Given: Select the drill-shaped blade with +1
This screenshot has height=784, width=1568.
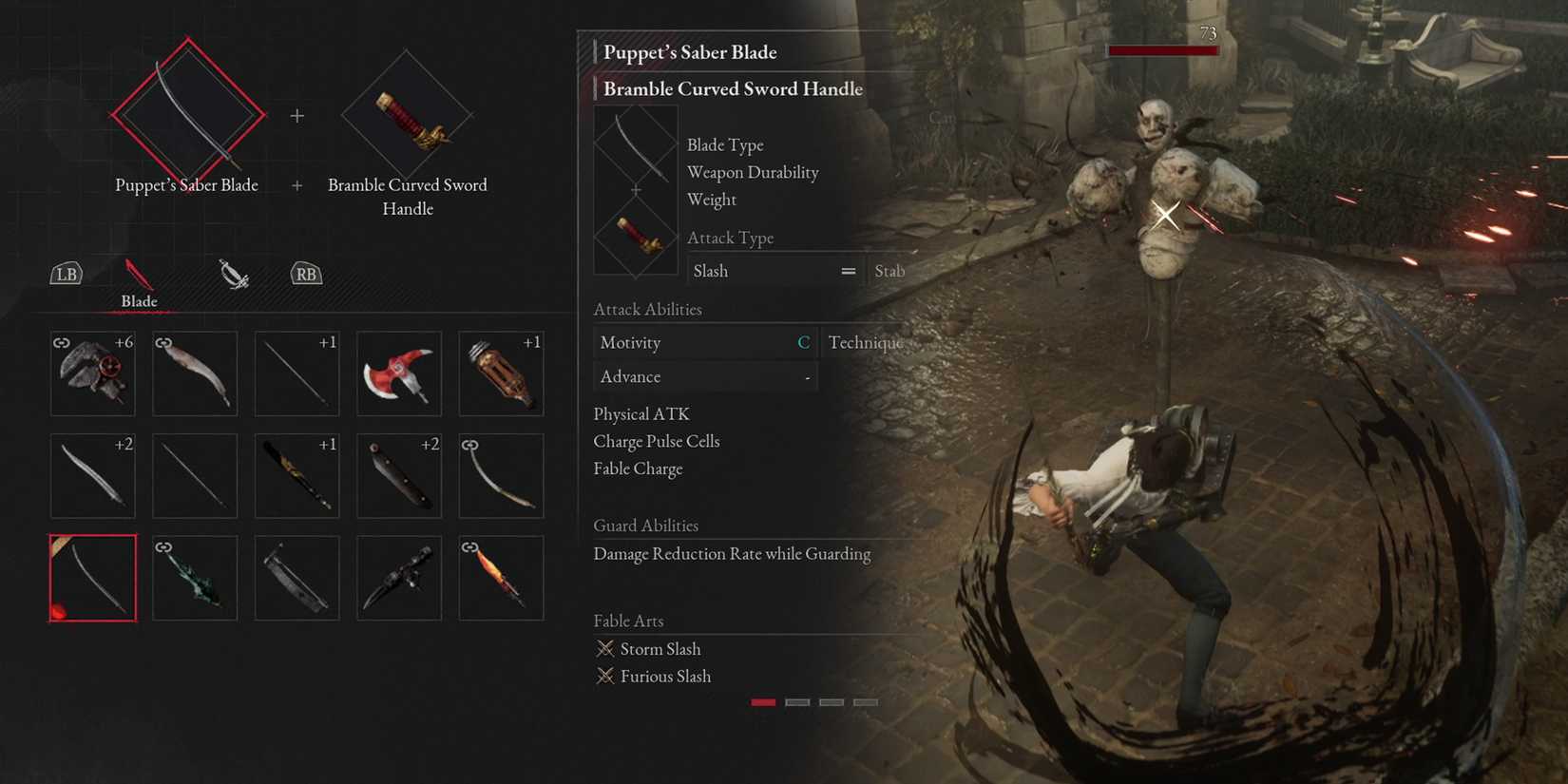Looking at the screenshot, I should 501,373.
